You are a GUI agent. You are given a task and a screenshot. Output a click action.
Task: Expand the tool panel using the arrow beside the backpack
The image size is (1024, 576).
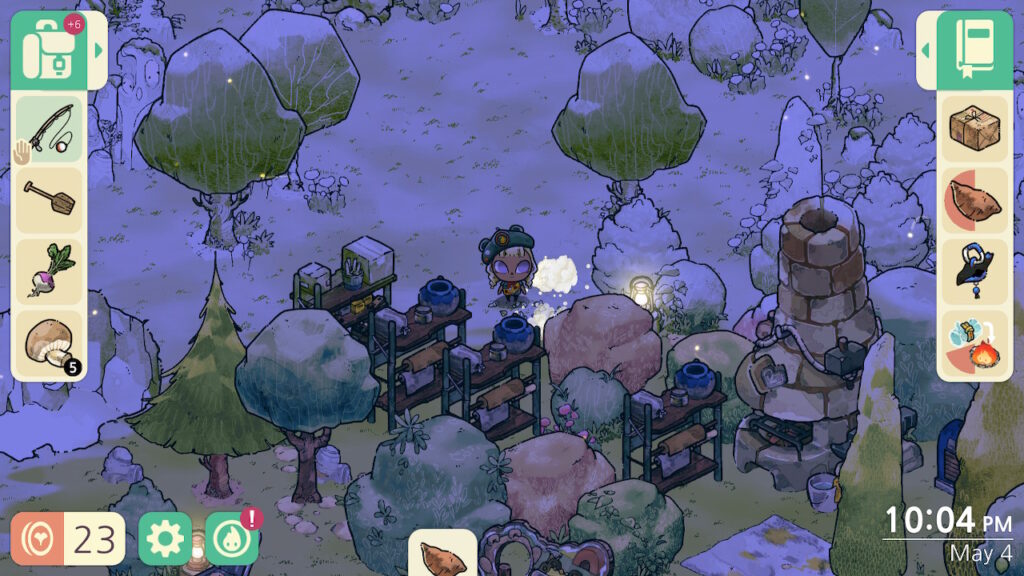pyautogui.click(x=98, y=50)
